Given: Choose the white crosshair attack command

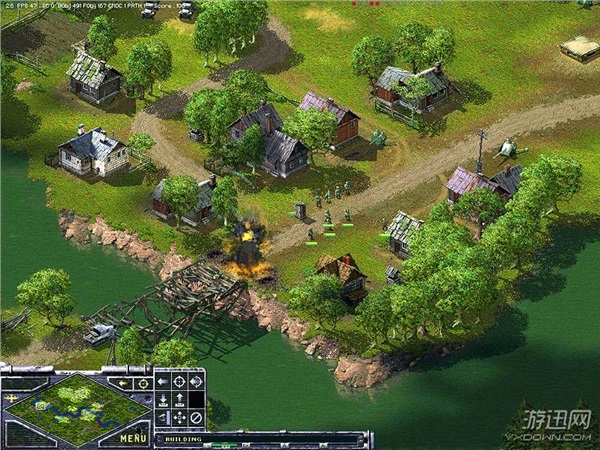Looking at the screenshot, I should click(x=180, y=381).
